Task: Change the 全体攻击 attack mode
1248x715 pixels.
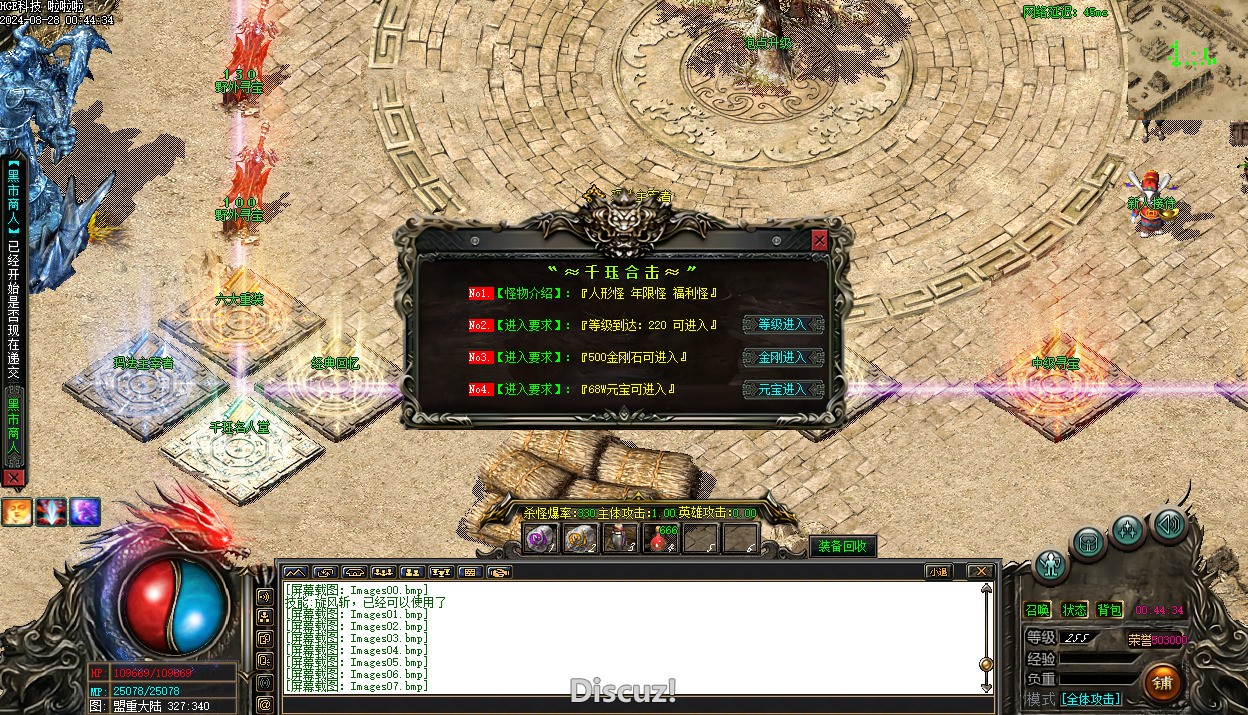Action: click(x=1090, y=699)
